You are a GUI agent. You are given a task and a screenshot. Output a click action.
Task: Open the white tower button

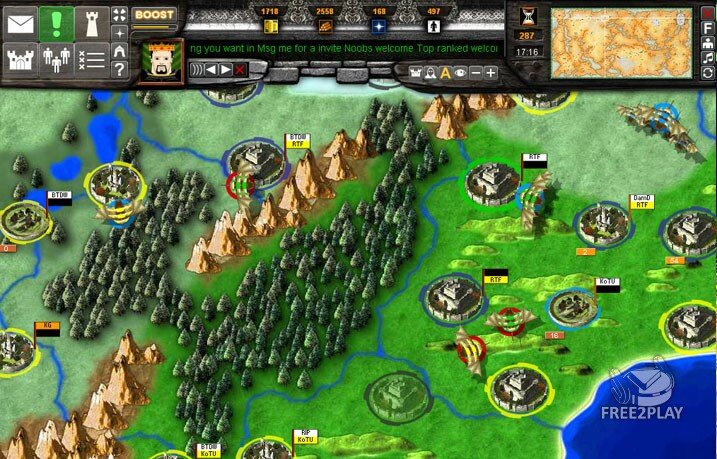[93, 21]
